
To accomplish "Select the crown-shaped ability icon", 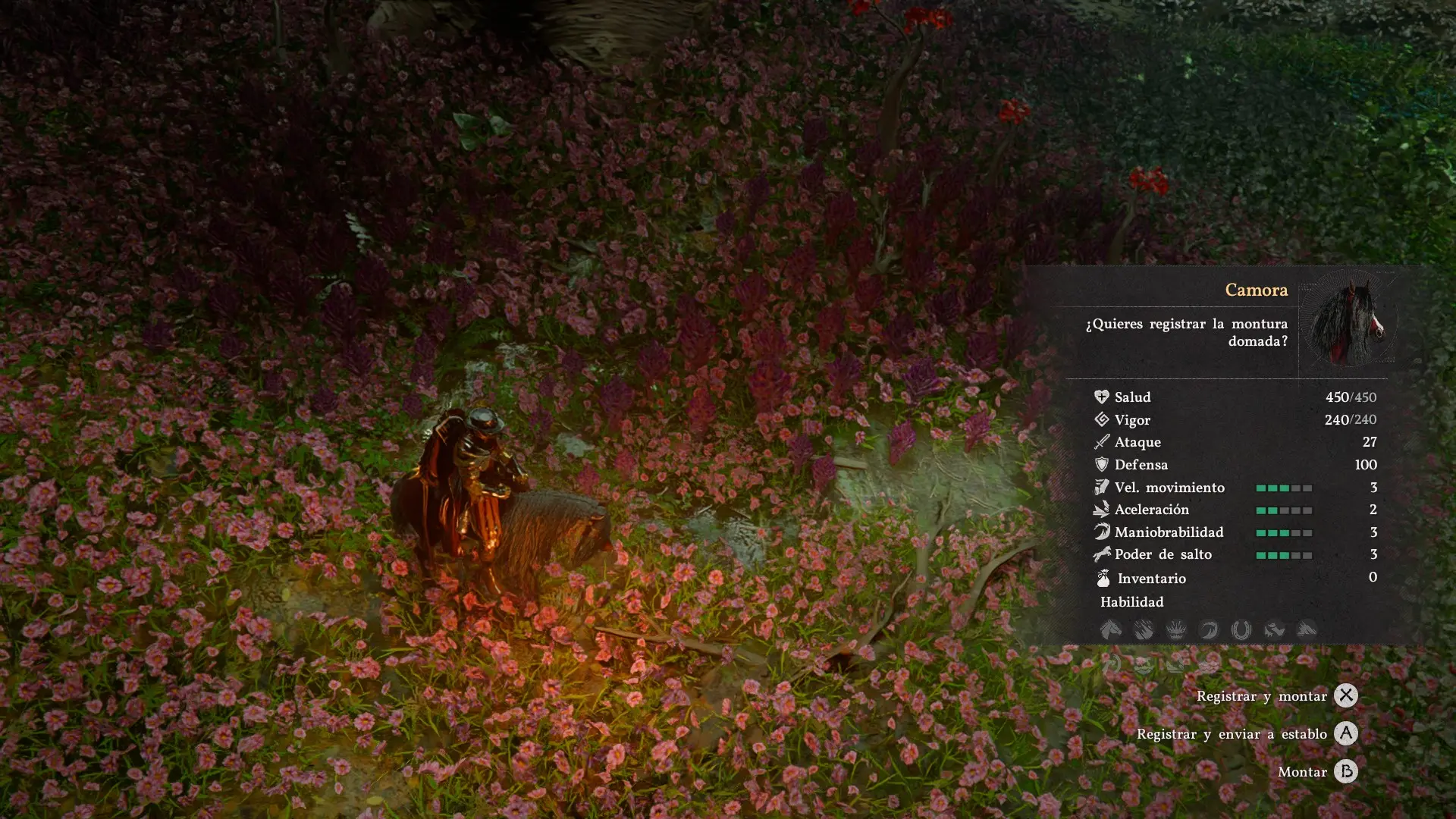I will 1176,629.
